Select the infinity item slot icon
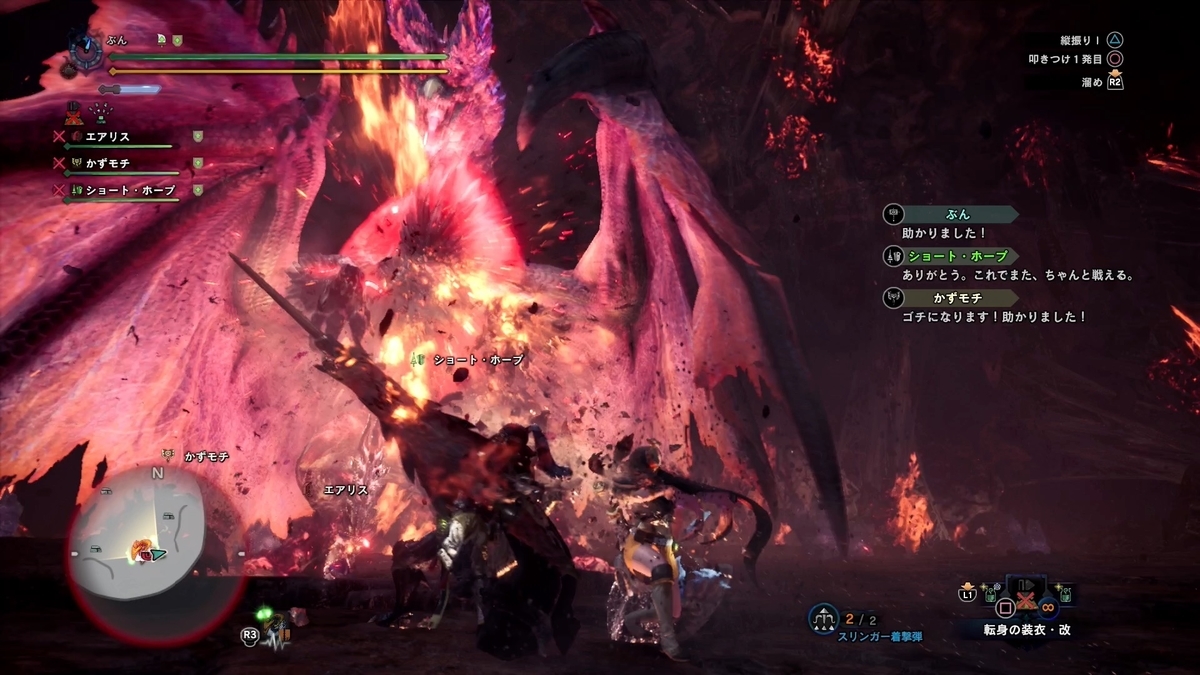 tap(1048, 606)
